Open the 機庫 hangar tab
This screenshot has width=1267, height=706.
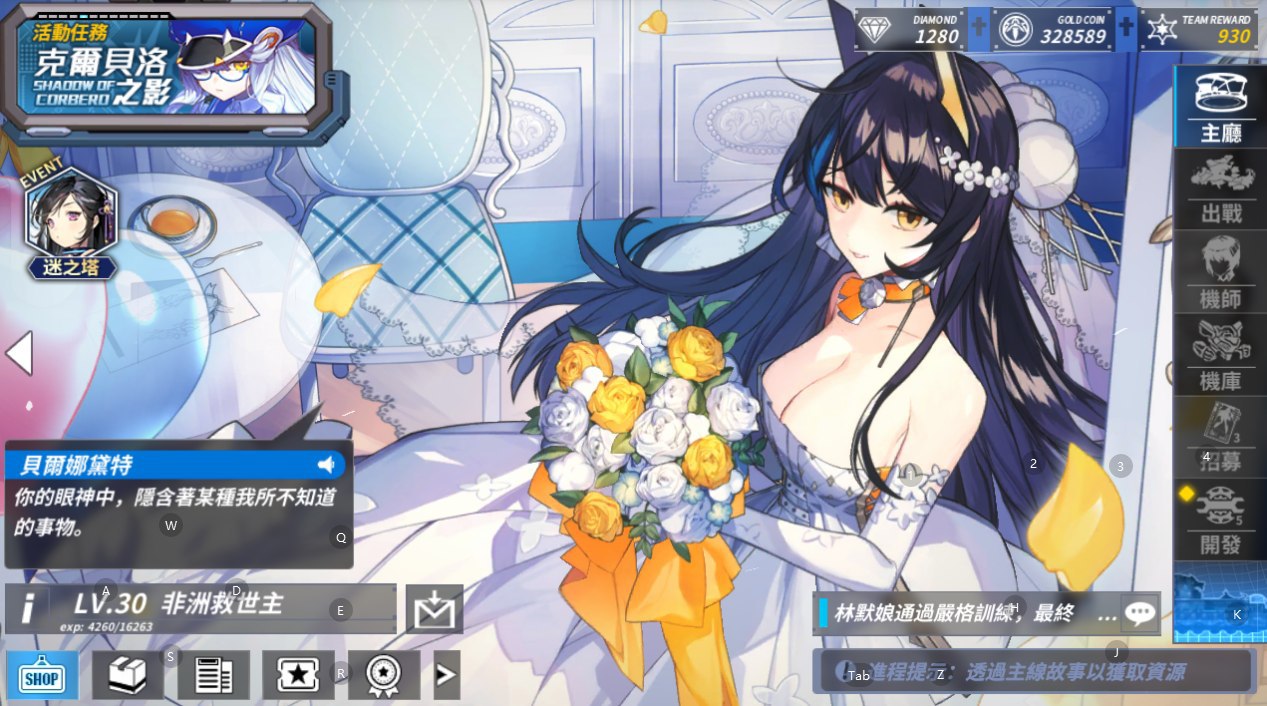(1219, 355)
